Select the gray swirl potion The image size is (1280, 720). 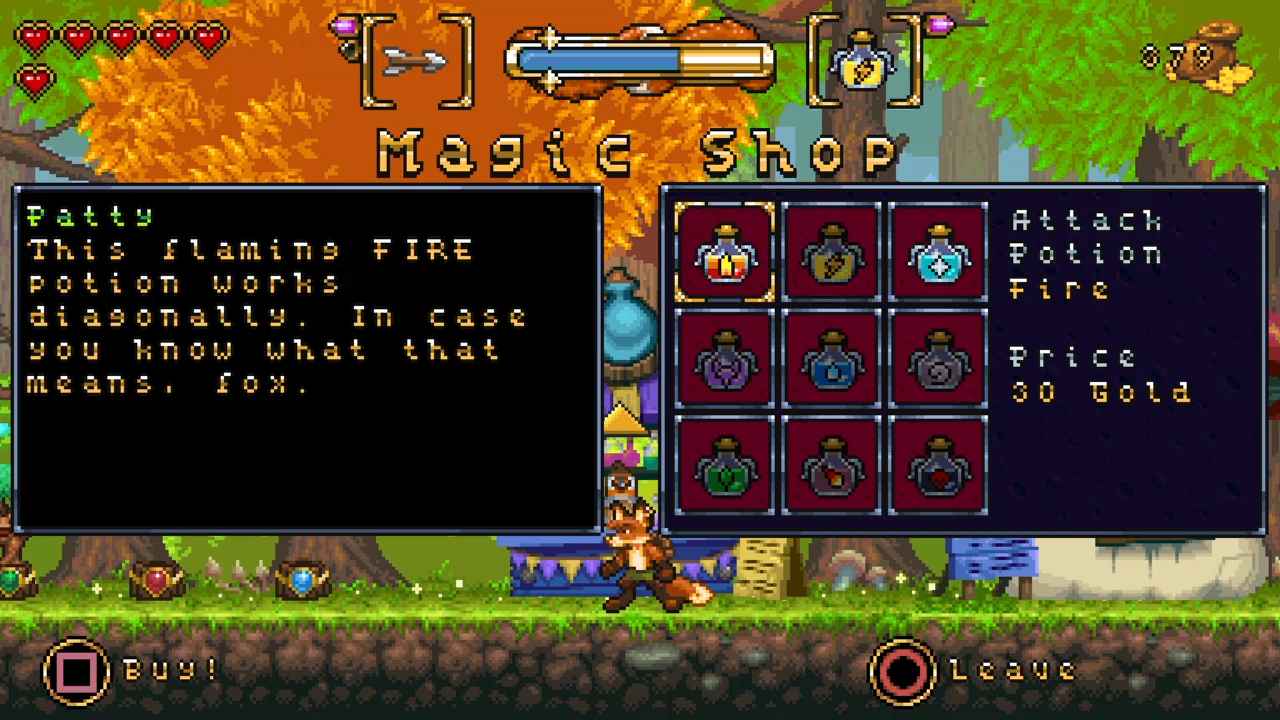click(939, 358)
